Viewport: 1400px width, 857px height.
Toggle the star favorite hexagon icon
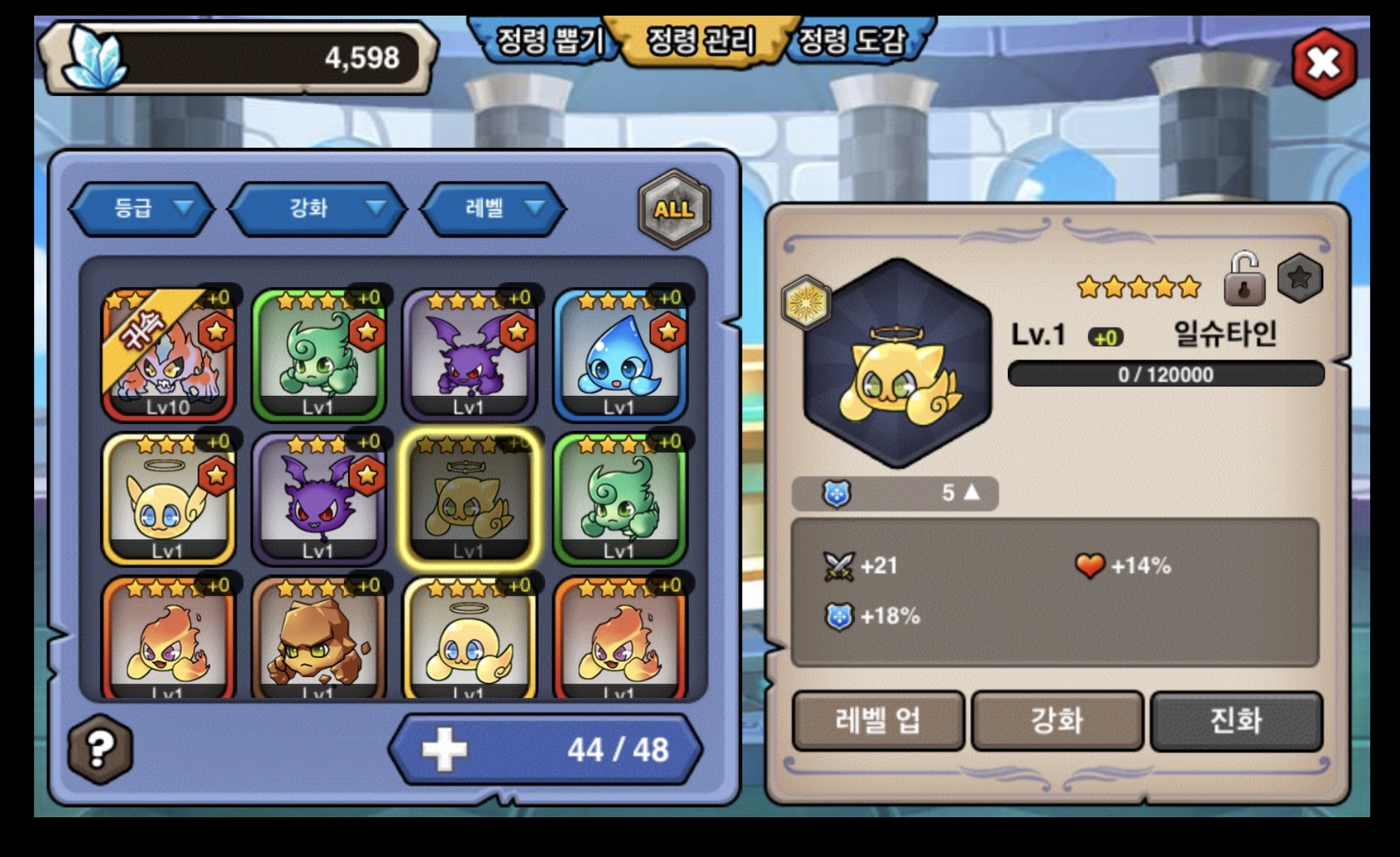tap(1300, 278)
